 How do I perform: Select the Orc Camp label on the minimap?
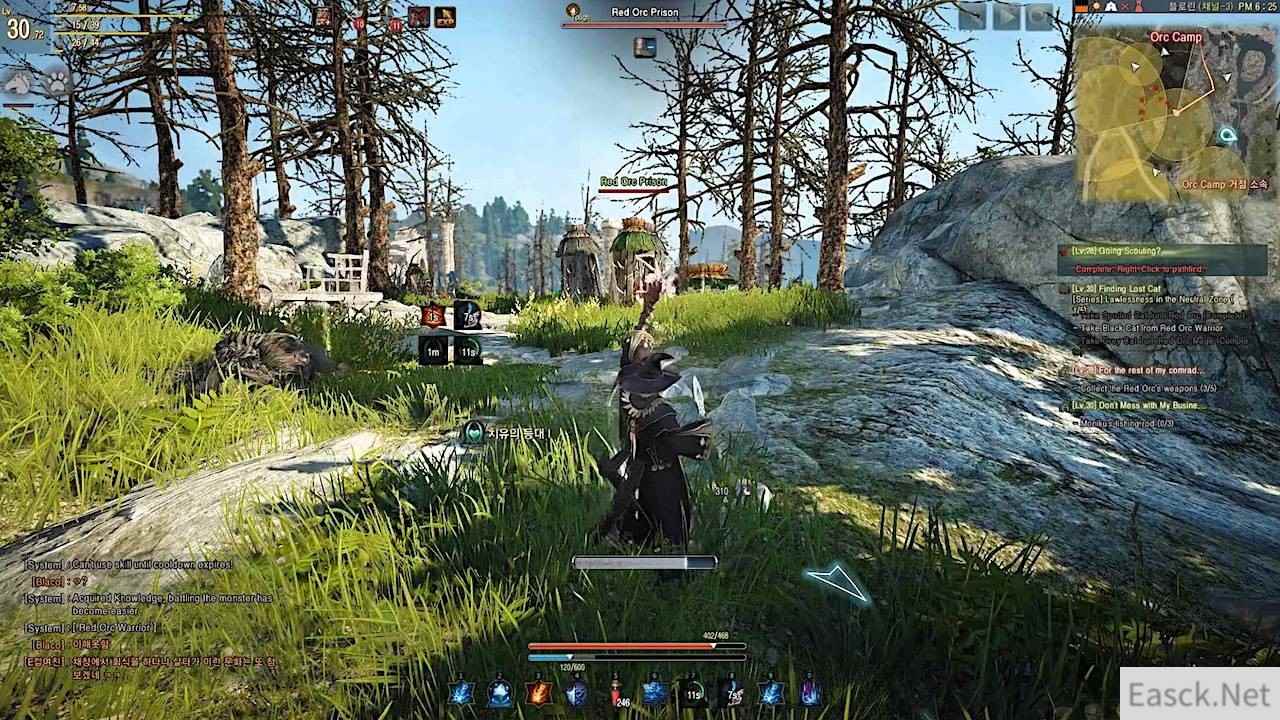pyautogui.click(x=1175, y=35)
